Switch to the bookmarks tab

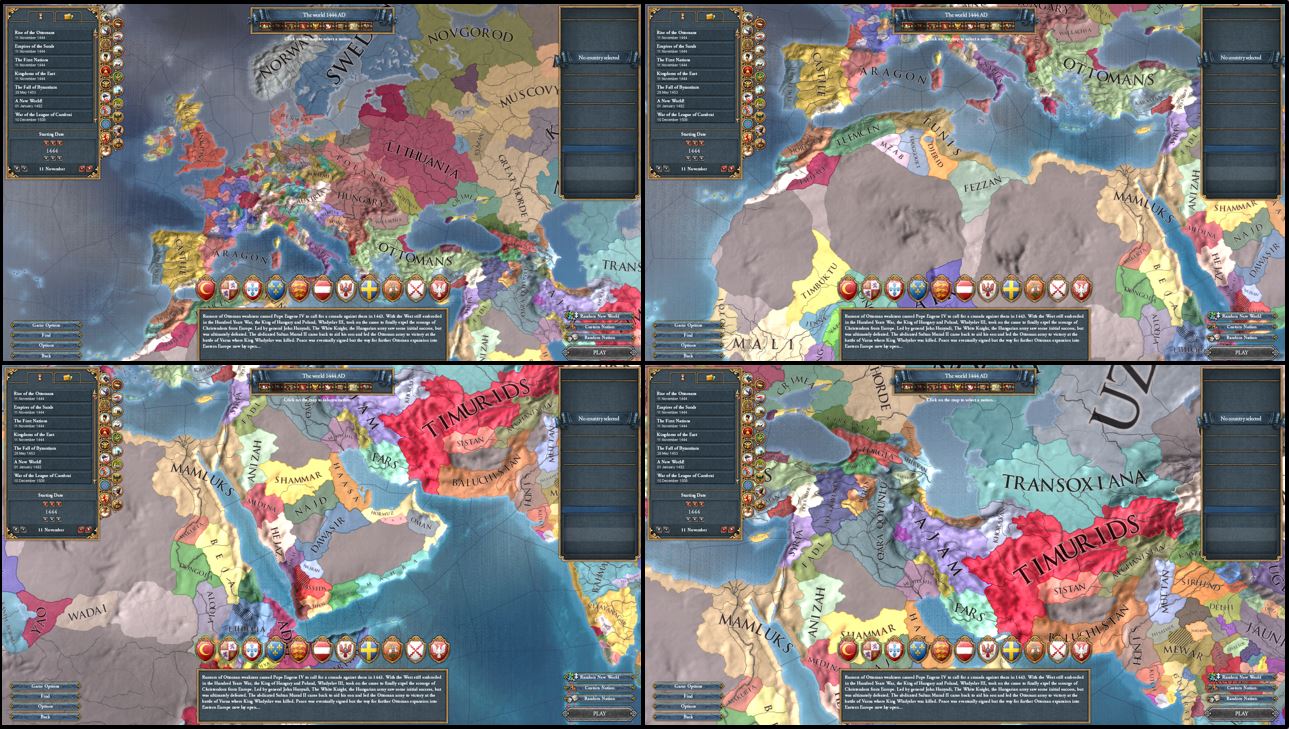40,15
